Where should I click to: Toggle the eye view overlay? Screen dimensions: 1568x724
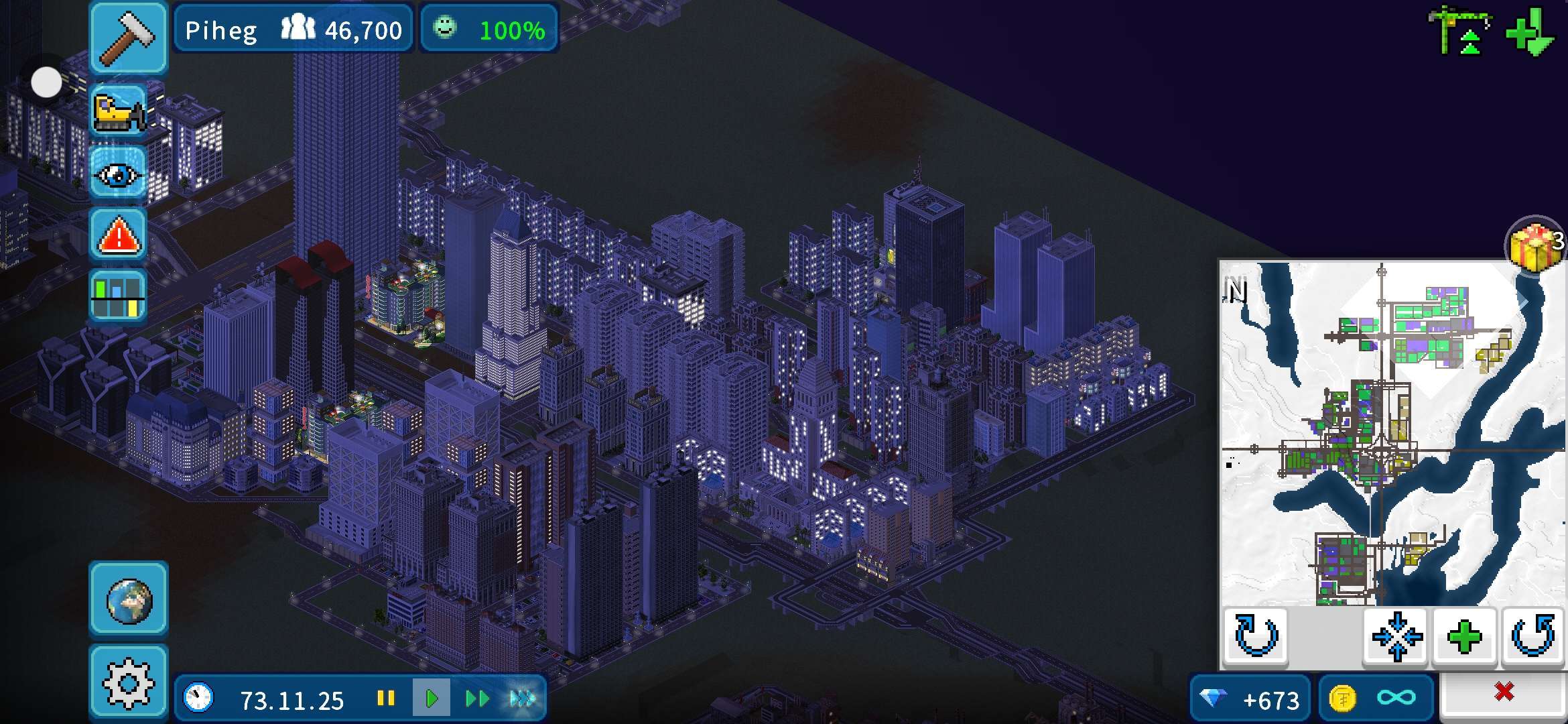point(119,174)
